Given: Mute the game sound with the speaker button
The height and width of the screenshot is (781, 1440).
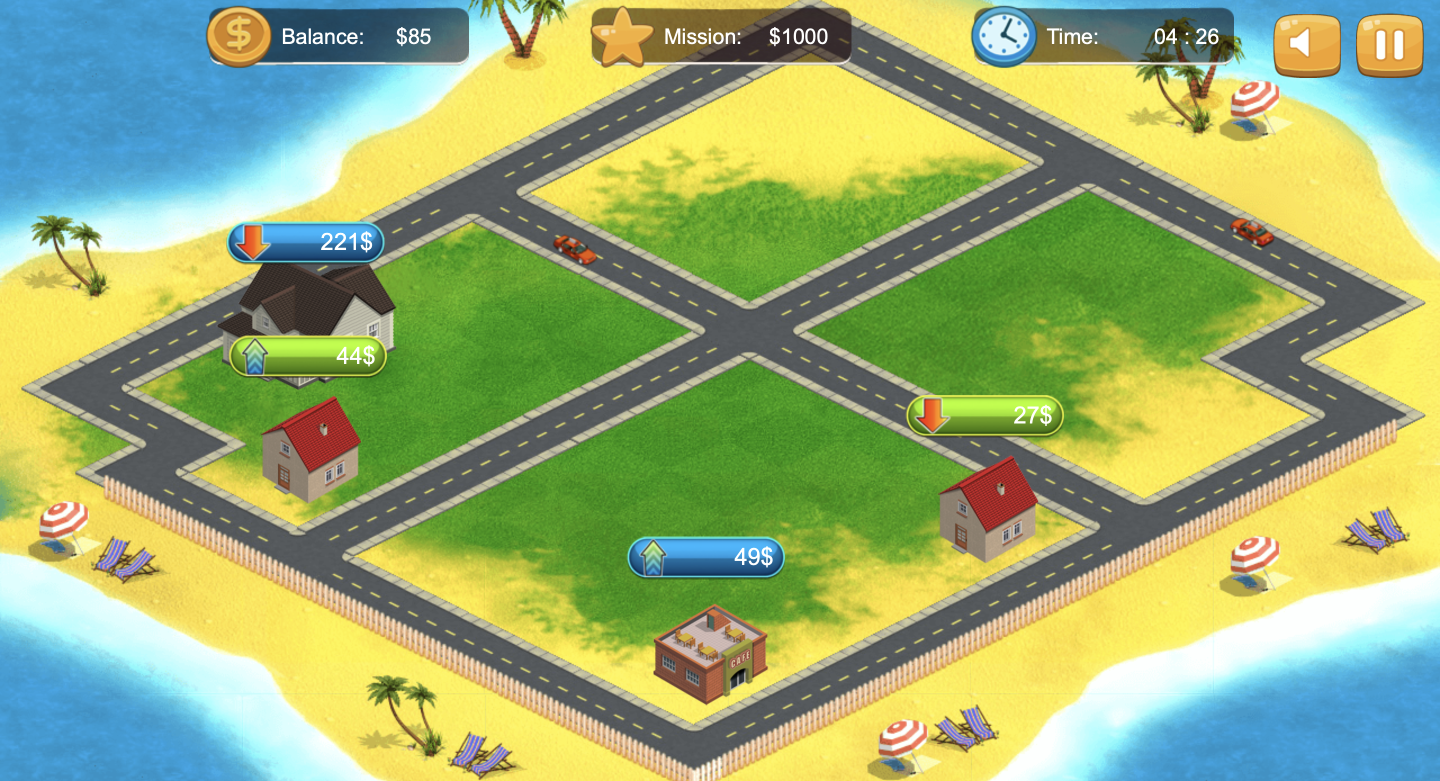Looking at the screenshot, I should 1306,45.
